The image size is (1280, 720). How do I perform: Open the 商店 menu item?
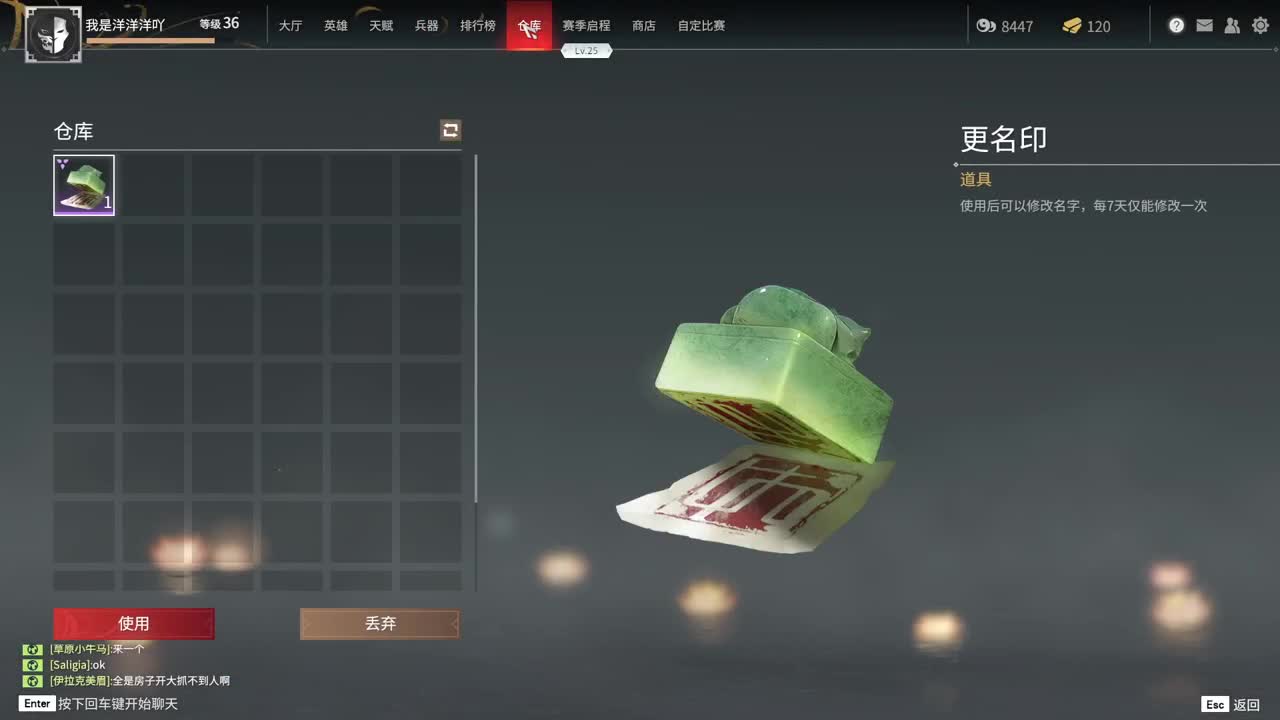coord(643,25)
